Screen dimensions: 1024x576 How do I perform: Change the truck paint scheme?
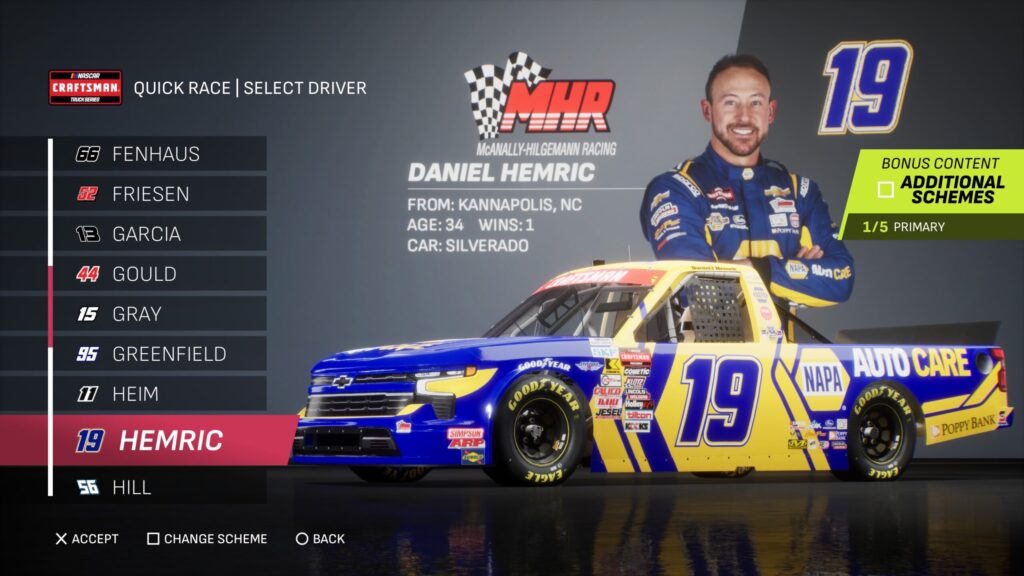[x=207, y=539]
